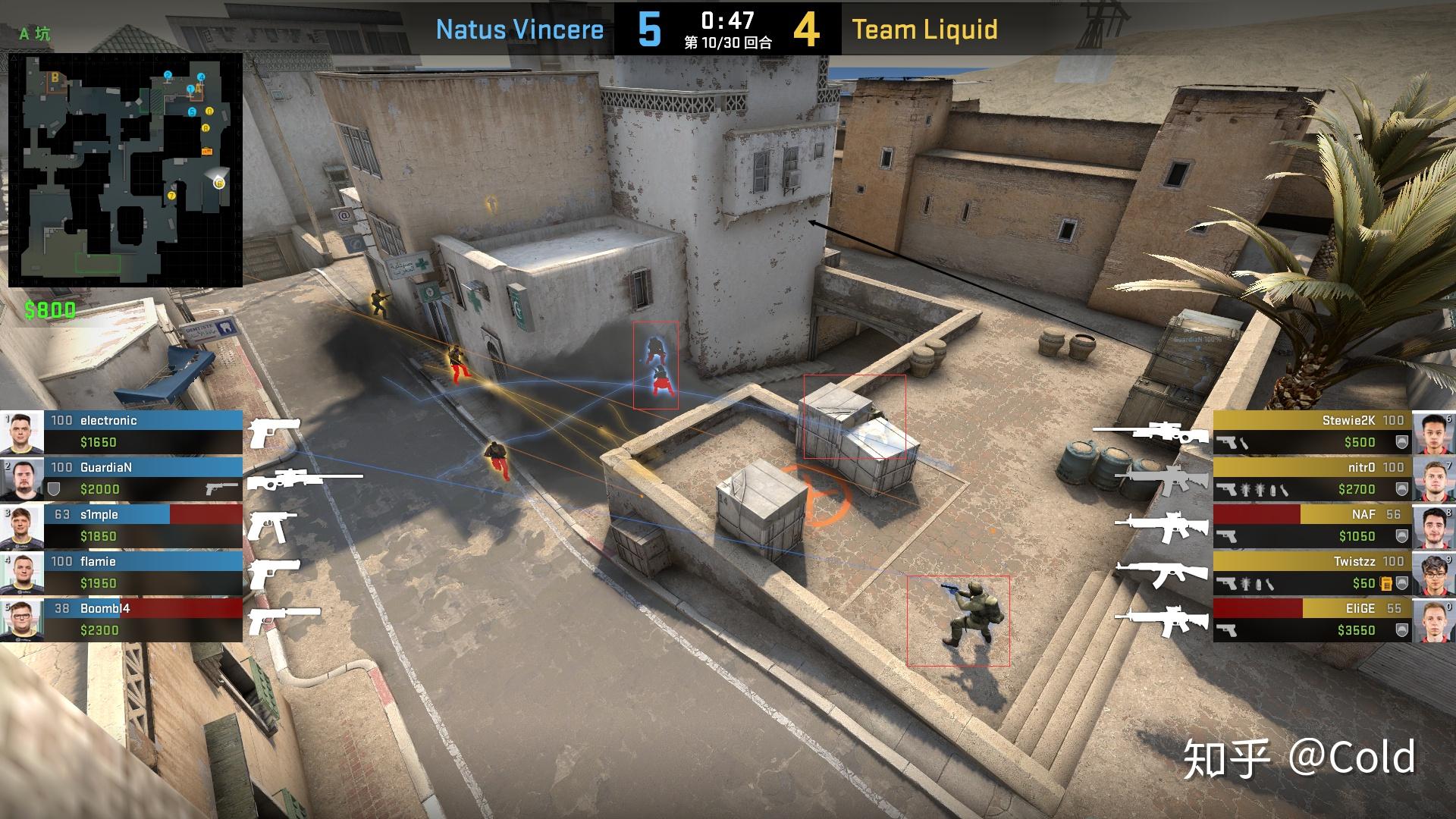1456x819 pixels.
Task: Select Stewie2K's player row
Action: 1312,431
